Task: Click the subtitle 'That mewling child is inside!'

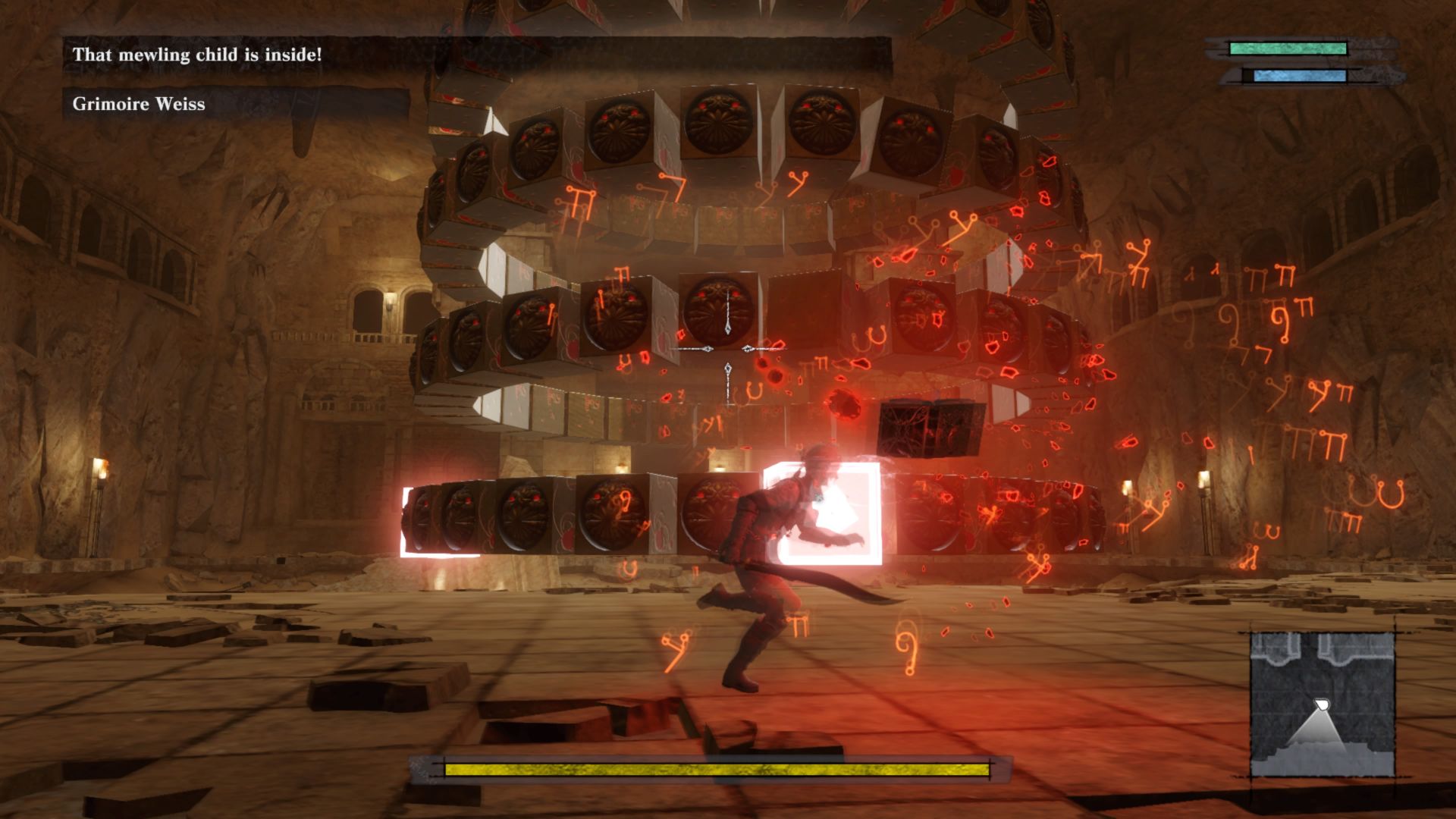Action: point(197,55)
